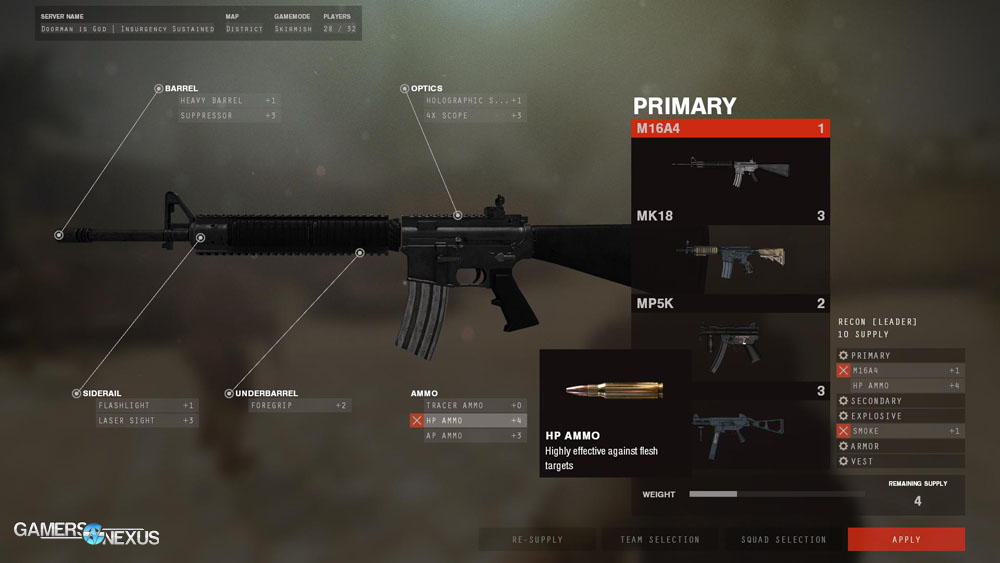Image resolution: width=1000 pixels, height=563 pixels.
Task: Pick the MP5K primary weapon
Action: click(730, 338)
